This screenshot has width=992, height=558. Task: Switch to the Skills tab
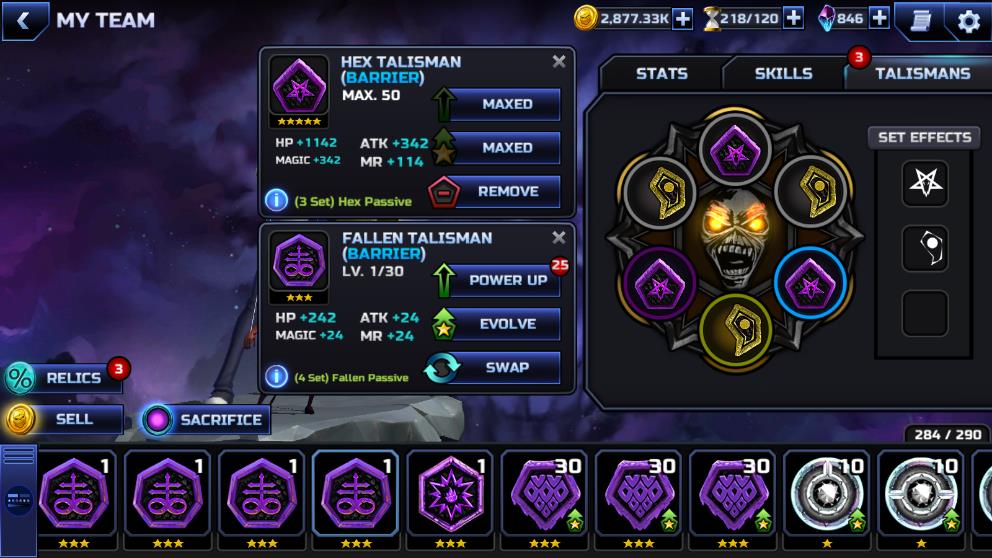tap(783, 73)
